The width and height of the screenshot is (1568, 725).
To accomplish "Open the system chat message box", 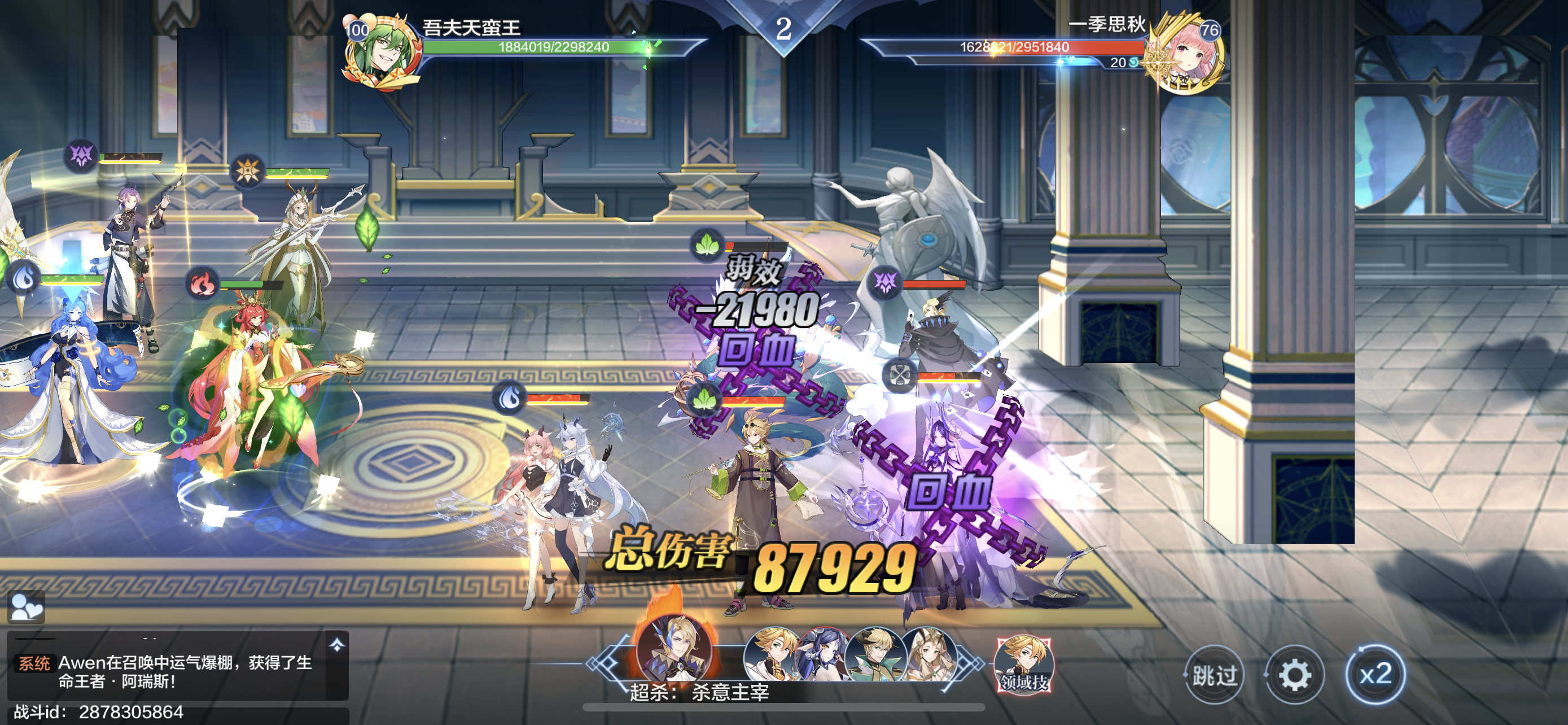I will (177, 671).
